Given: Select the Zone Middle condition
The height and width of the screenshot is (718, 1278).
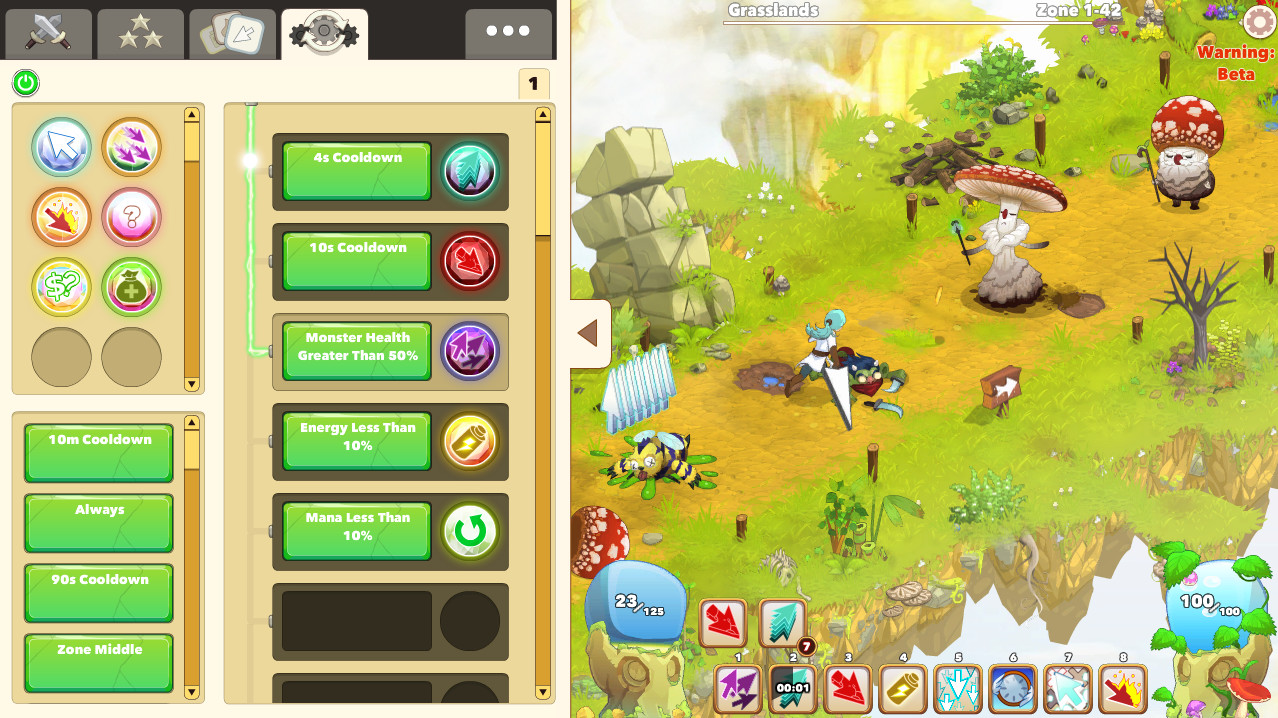Looking at the screenshot, I should coord(99,662).
